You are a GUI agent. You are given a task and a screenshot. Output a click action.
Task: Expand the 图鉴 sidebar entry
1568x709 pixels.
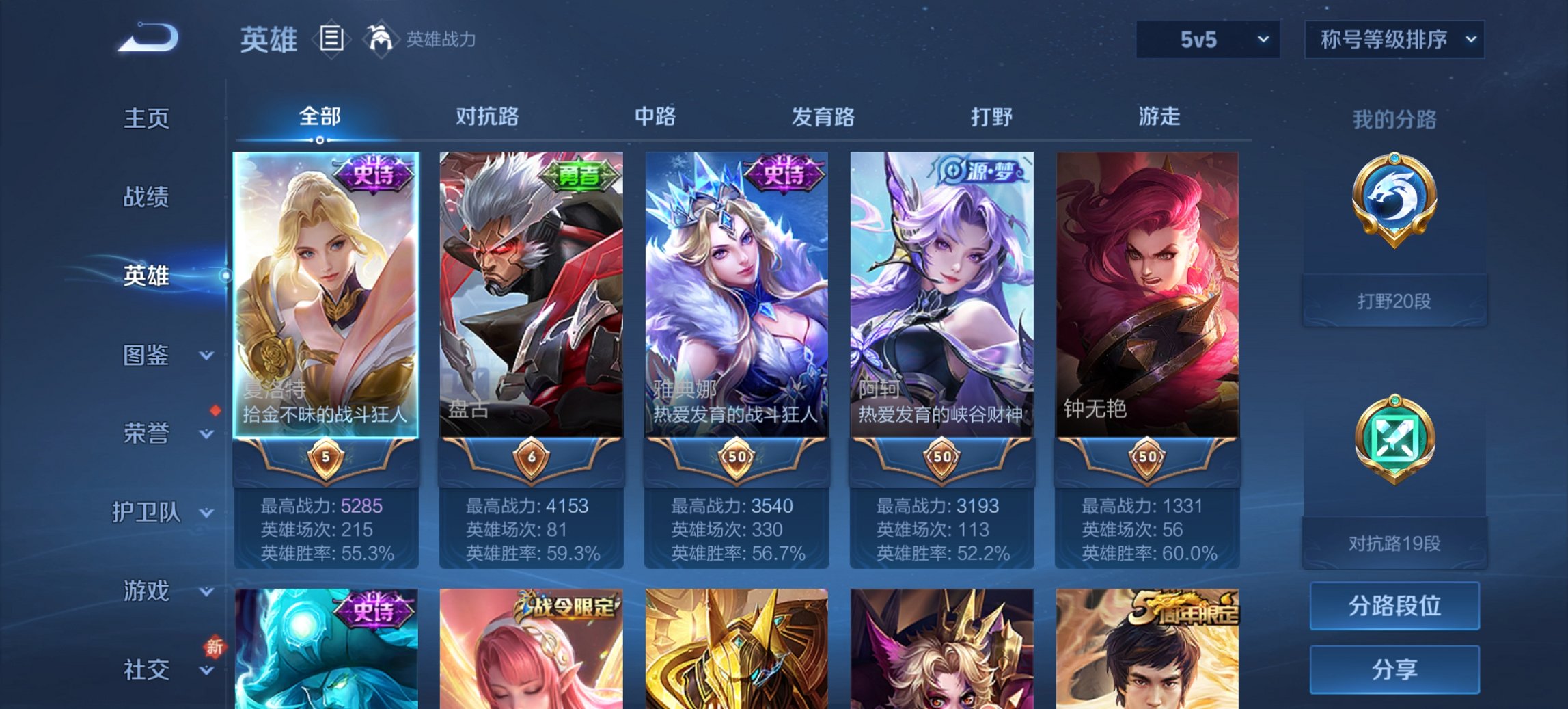point(147,356)
